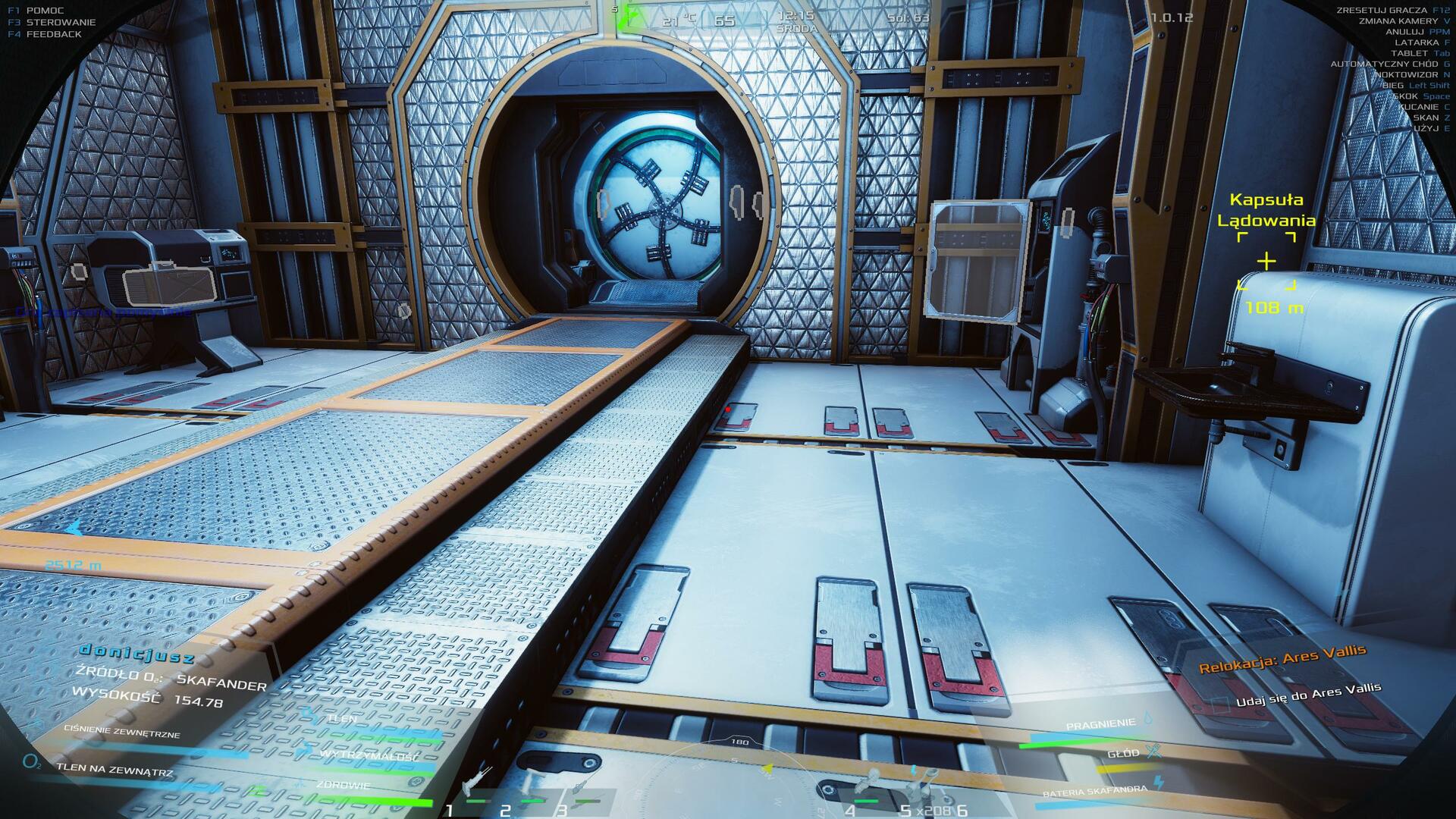Tick the Udaj się do Ares Vallis objective box
Image resolution: width=1456 pixels, height=819 pixels.
[1219, 704]
